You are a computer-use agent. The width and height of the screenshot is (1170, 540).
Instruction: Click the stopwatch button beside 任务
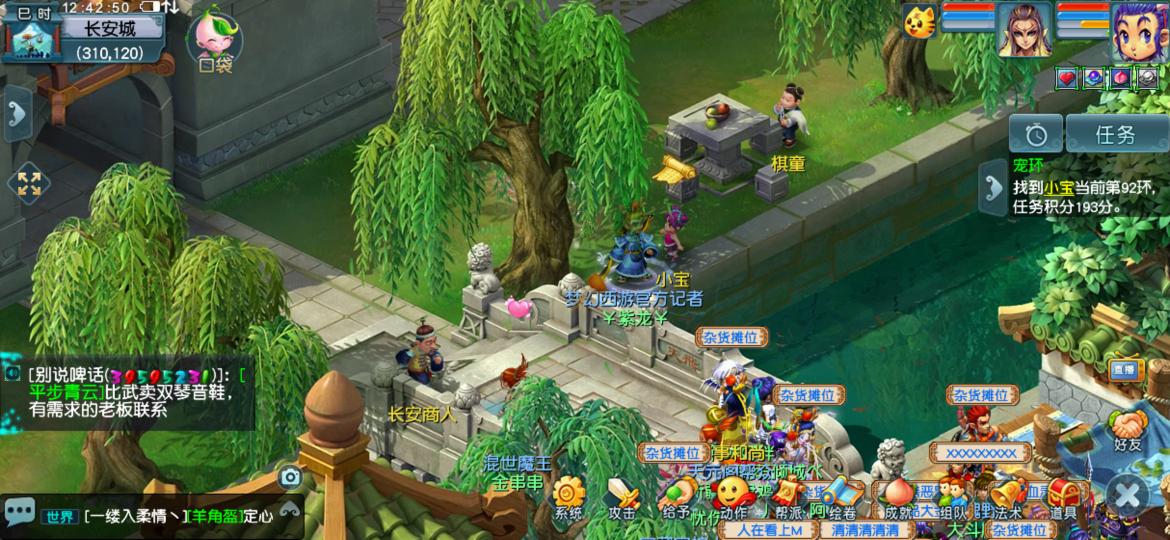click(1035, 134)
